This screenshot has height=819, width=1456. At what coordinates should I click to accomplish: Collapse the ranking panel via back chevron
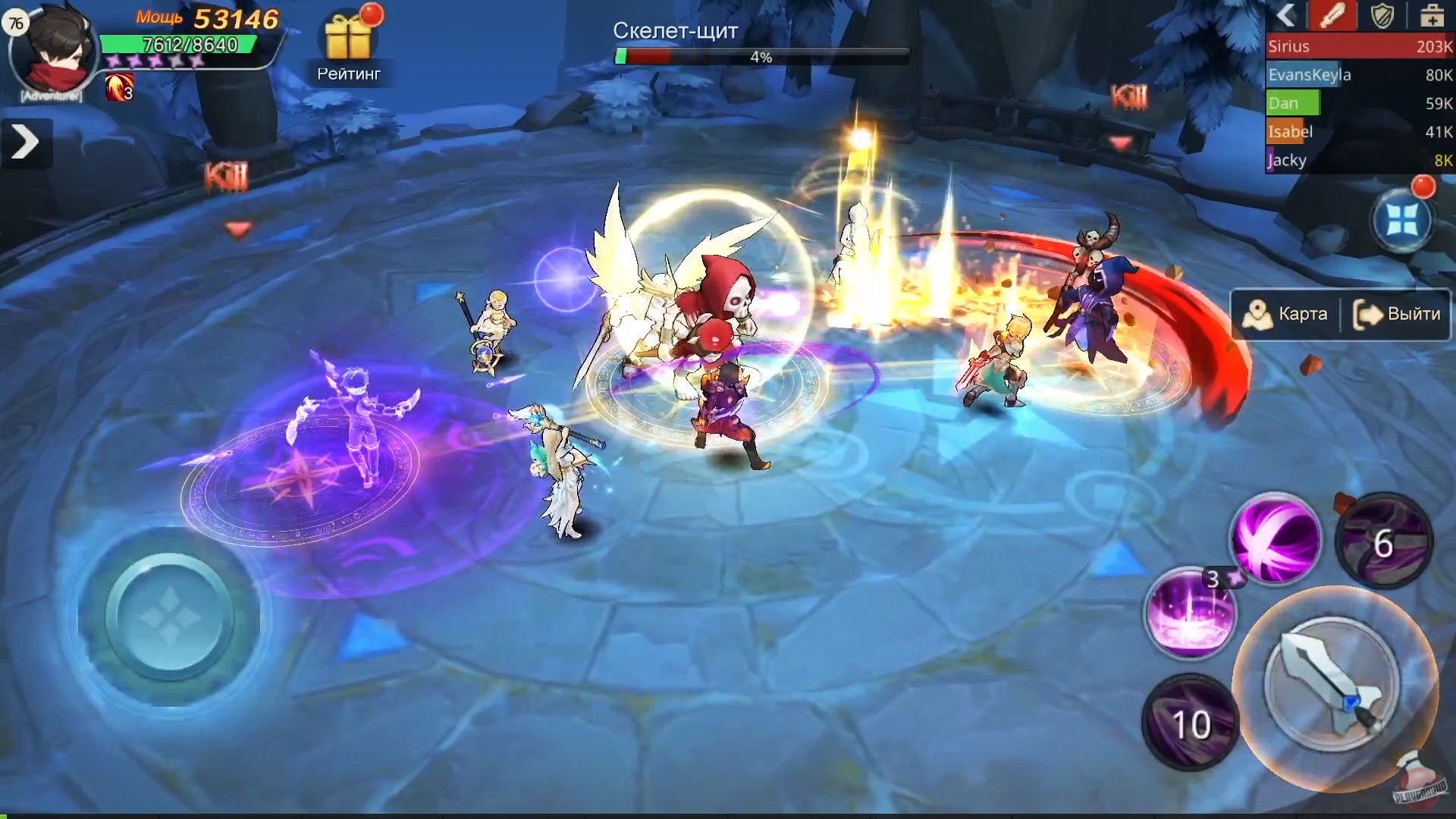pos(1285,16)
